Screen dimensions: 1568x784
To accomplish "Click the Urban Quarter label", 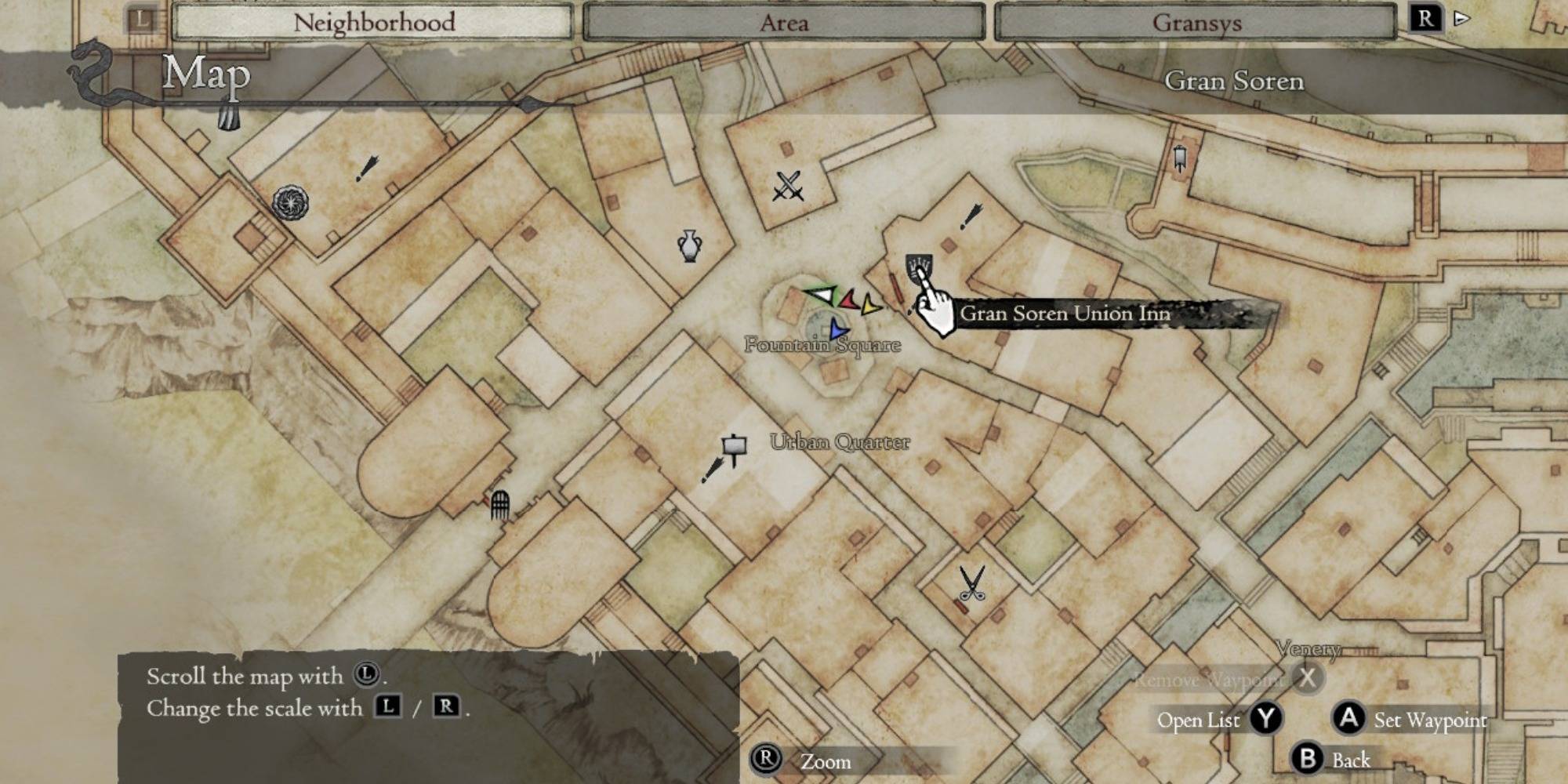I will point(840,442).
